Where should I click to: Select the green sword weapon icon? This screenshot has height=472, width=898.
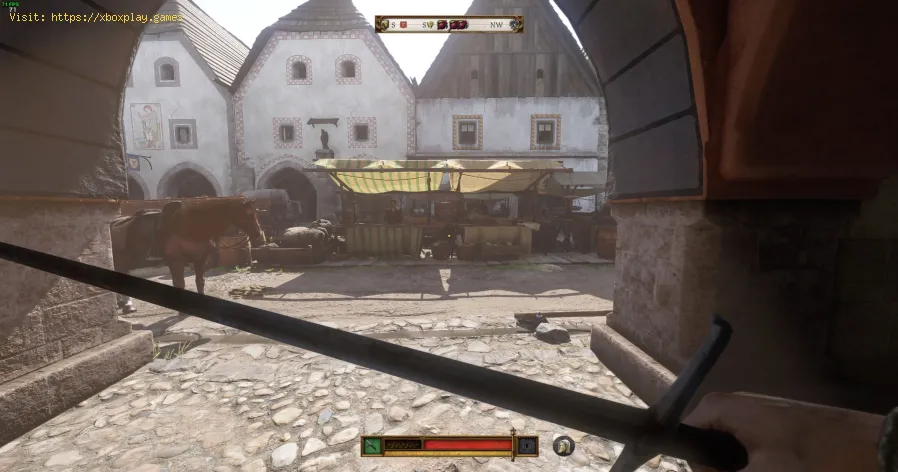[370, 445]
